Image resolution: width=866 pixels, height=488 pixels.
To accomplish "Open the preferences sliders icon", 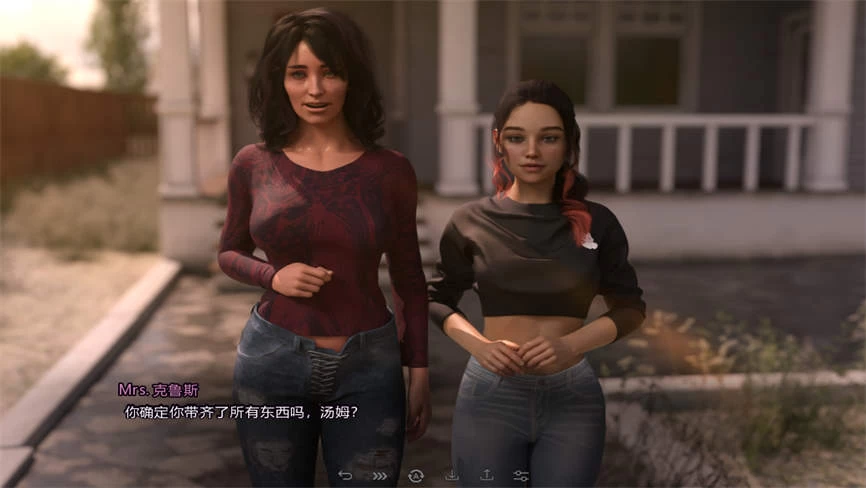I will (x=521, y=475).
